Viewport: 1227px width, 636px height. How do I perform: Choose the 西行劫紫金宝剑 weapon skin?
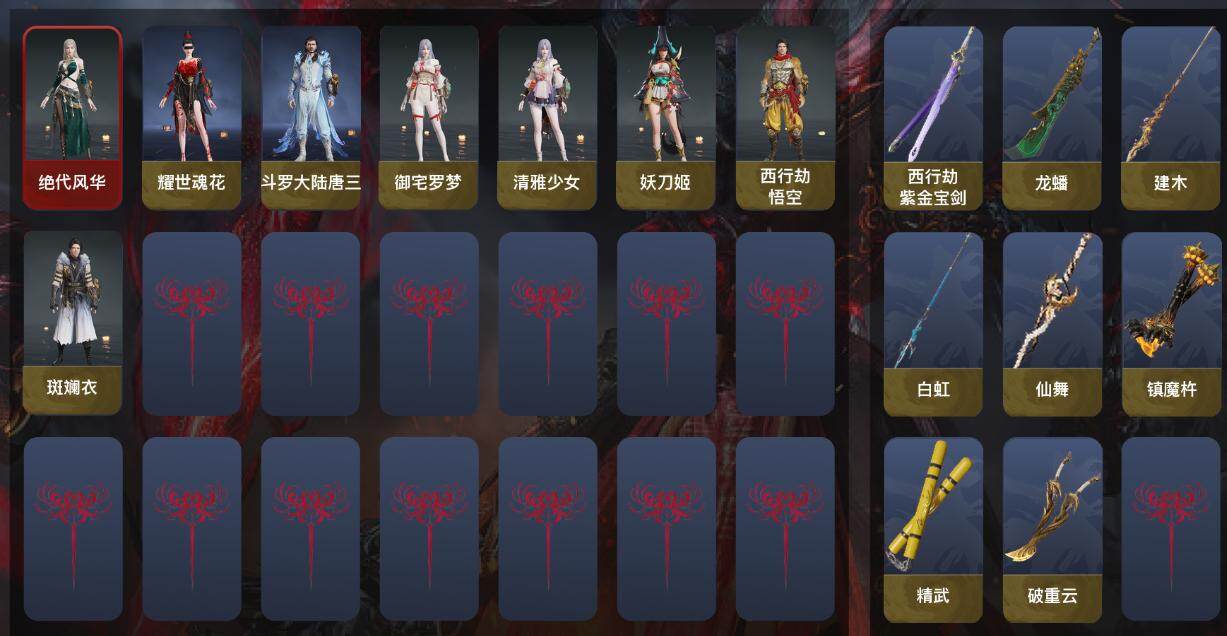[933, 117]
